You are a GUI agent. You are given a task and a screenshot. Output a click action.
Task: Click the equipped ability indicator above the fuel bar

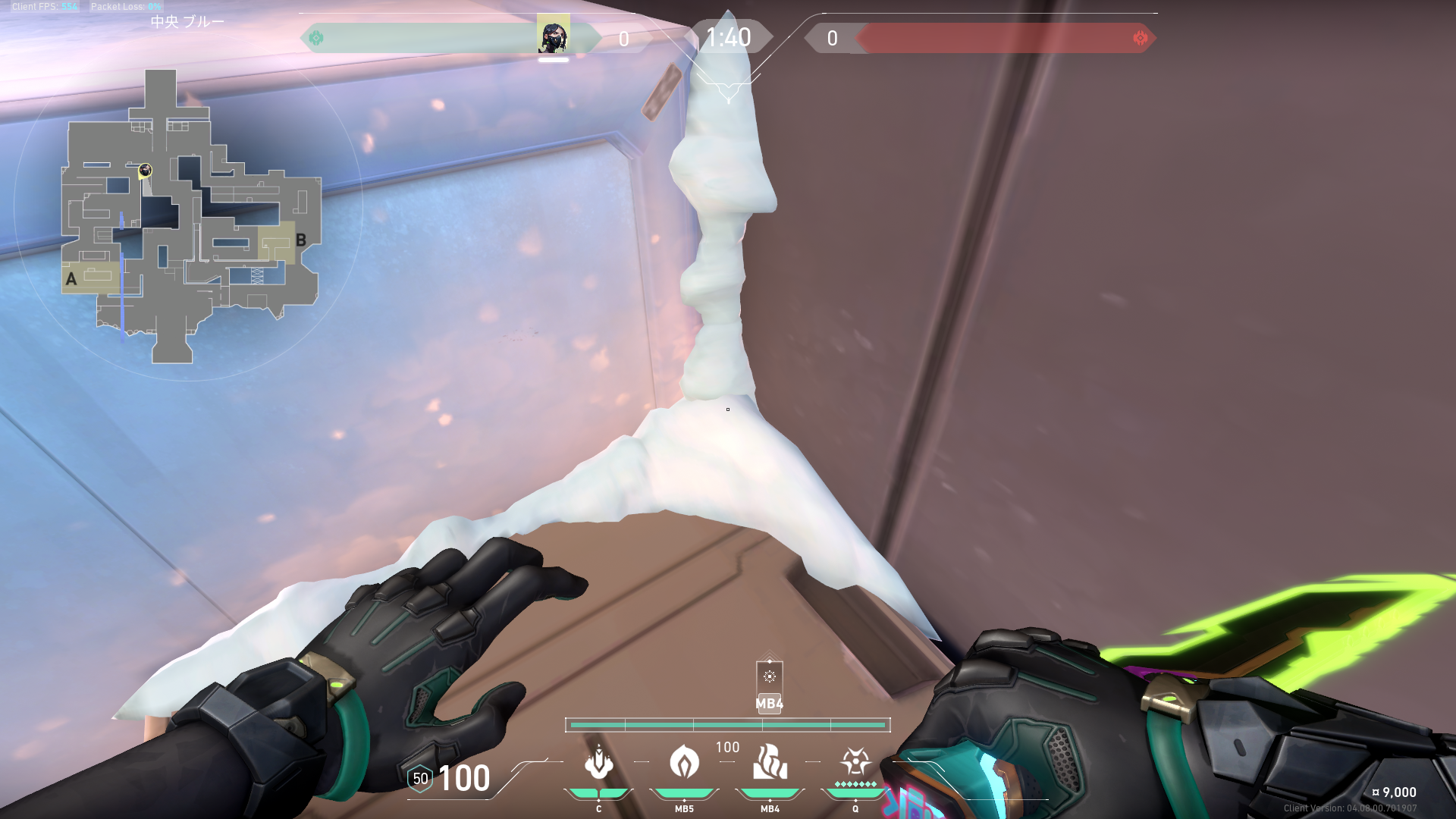tap(769, 677)
